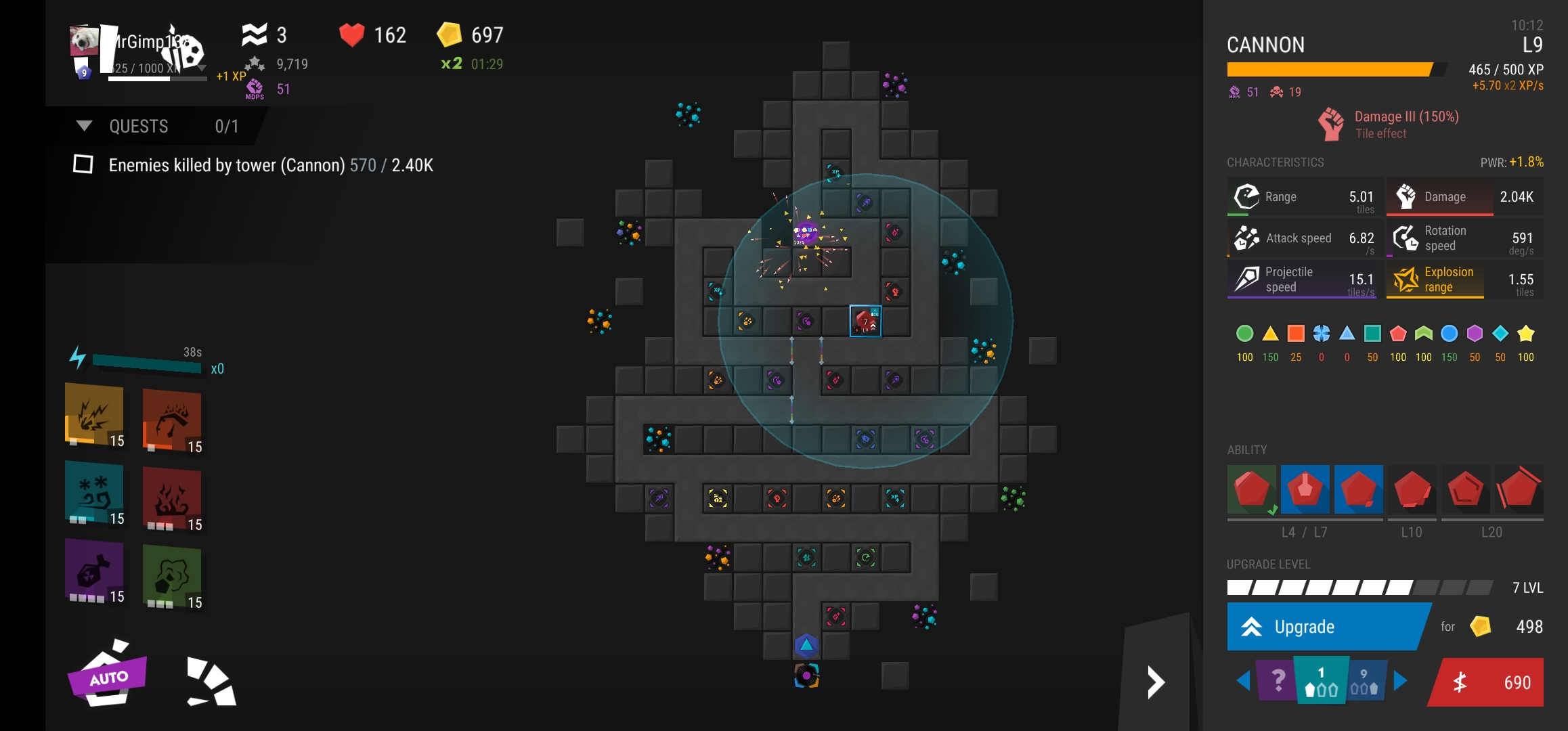
Task: Pick the second cannon ability with blue background
Action: [1305, 489]
